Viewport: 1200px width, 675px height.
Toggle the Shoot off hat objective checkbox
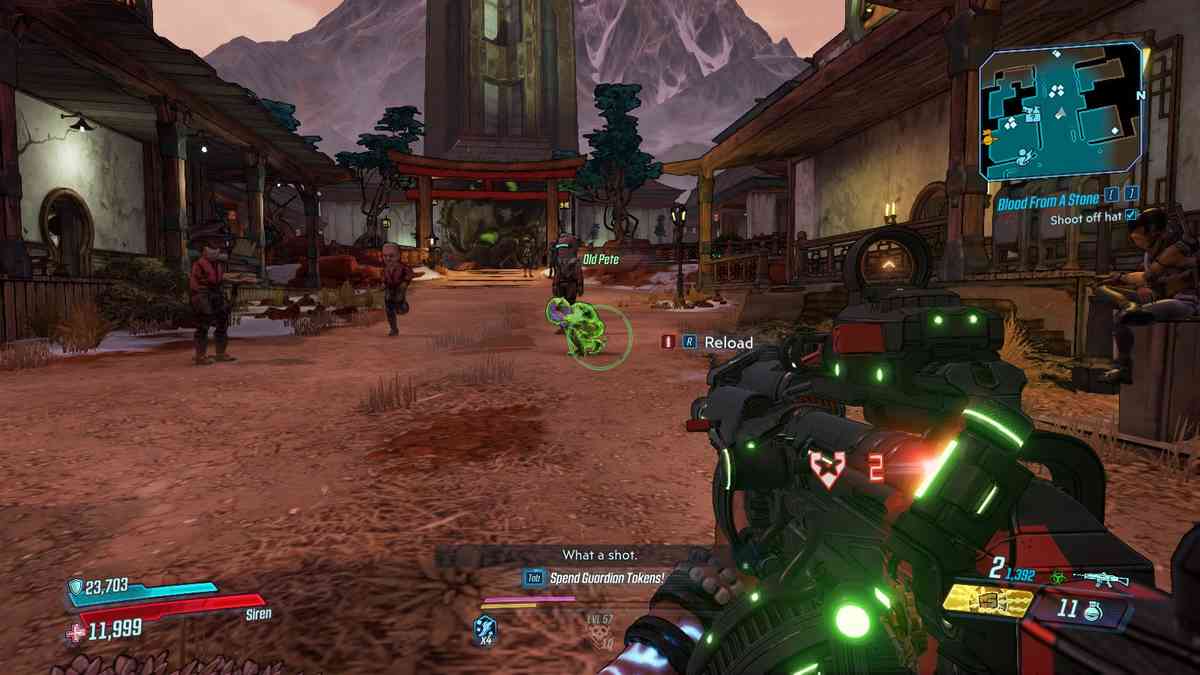[x=1131, y=215]
